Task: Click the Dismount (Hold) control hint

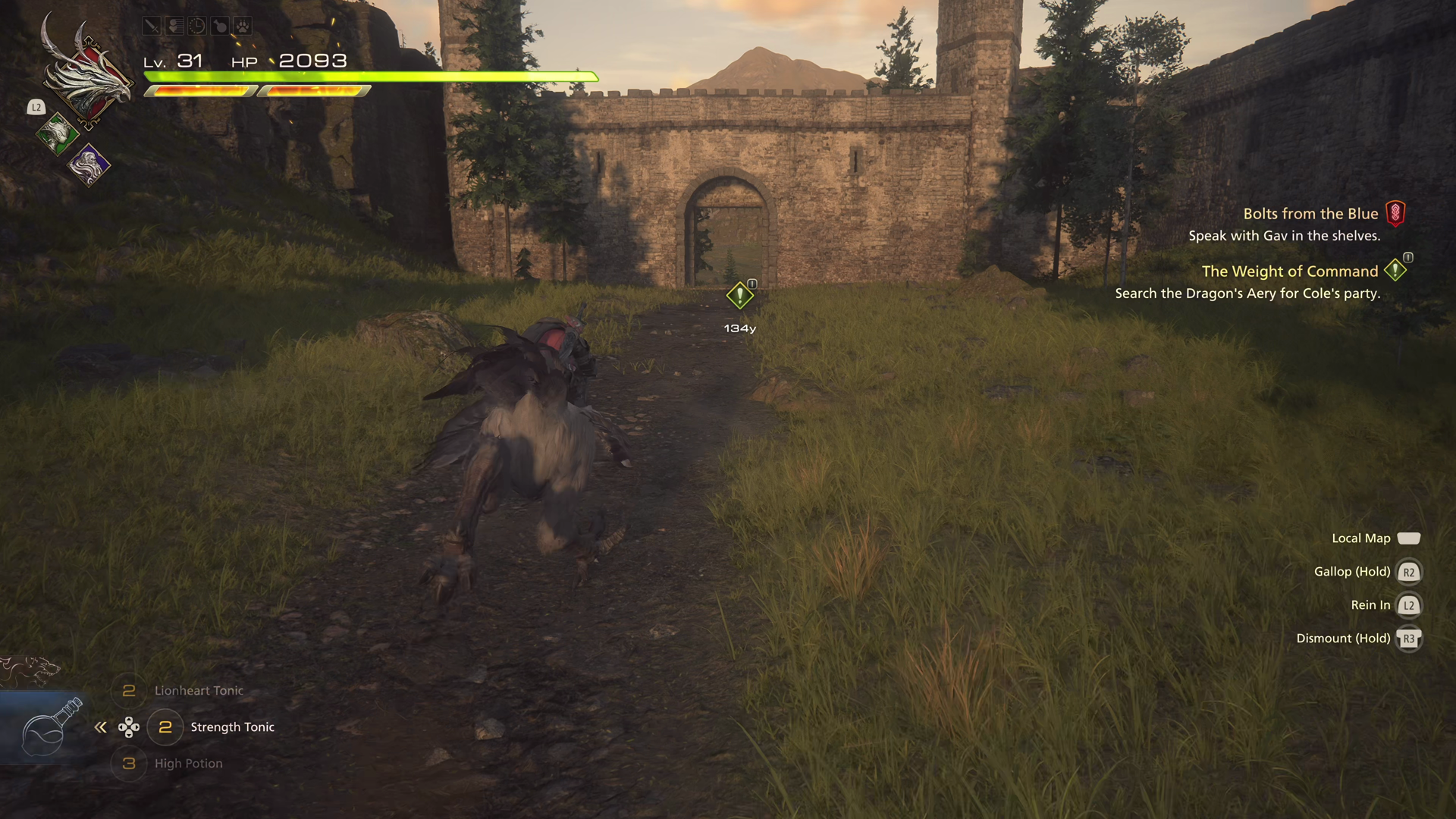Action: [1345, 638]
